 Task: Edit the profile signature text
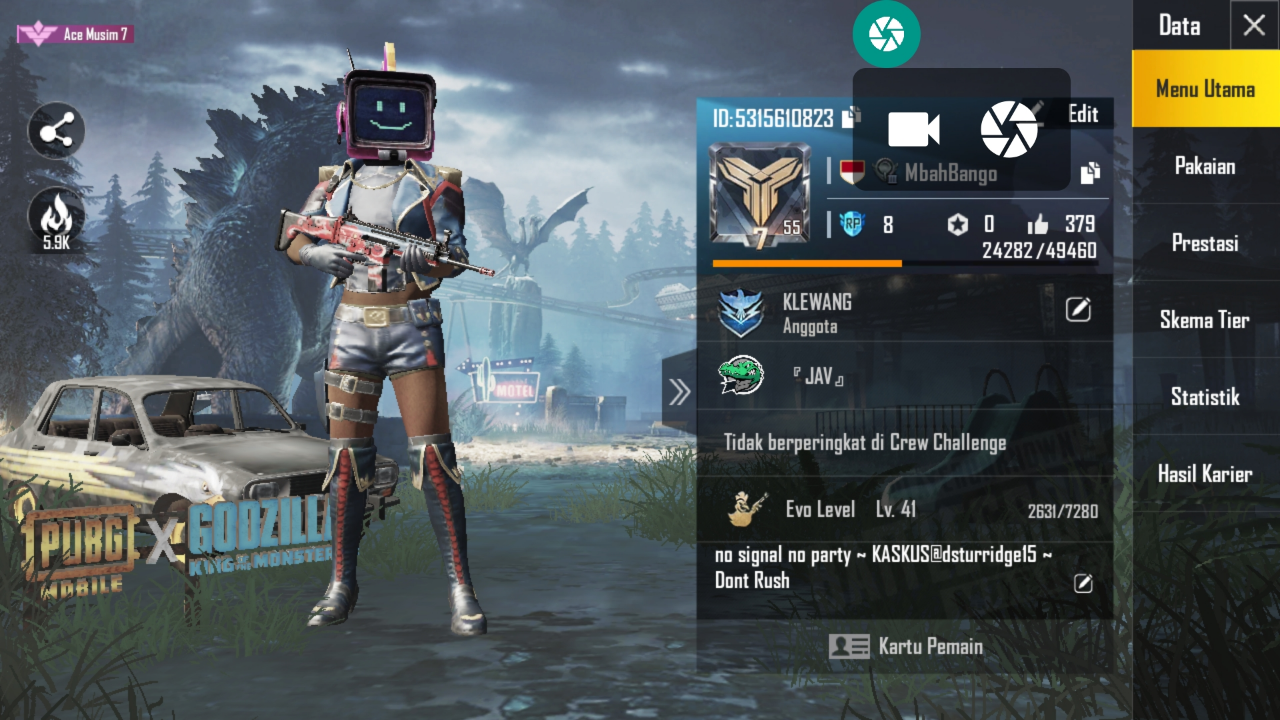[1083, 583]
